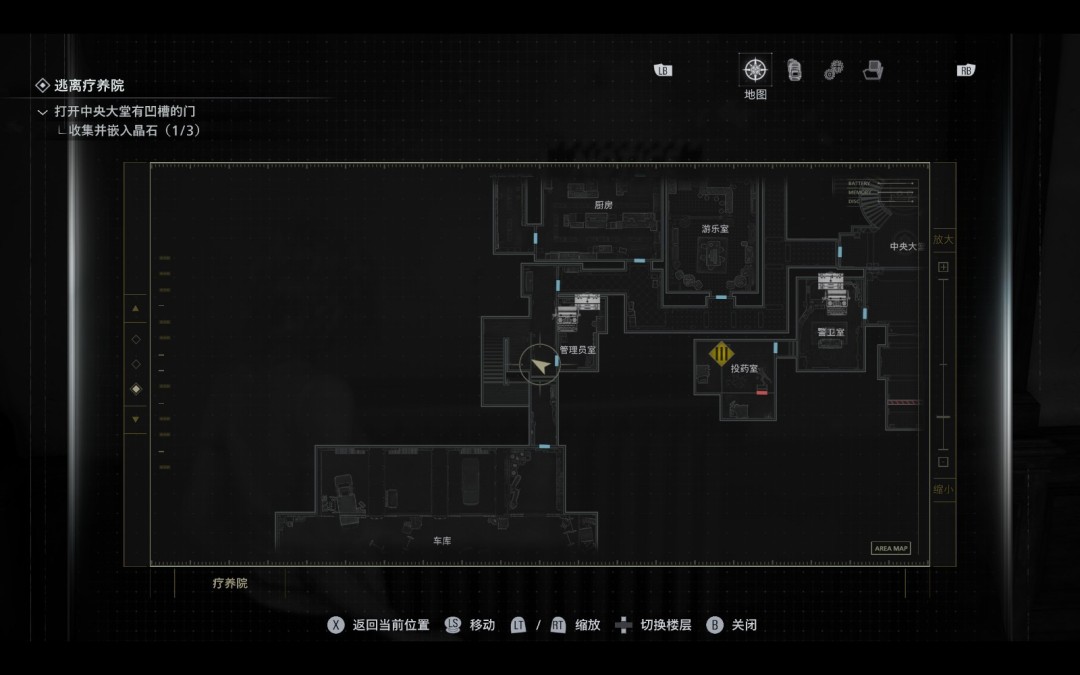Collapse the central hall door objective
Screen dimensions: 1080x675
coord(42,111)
